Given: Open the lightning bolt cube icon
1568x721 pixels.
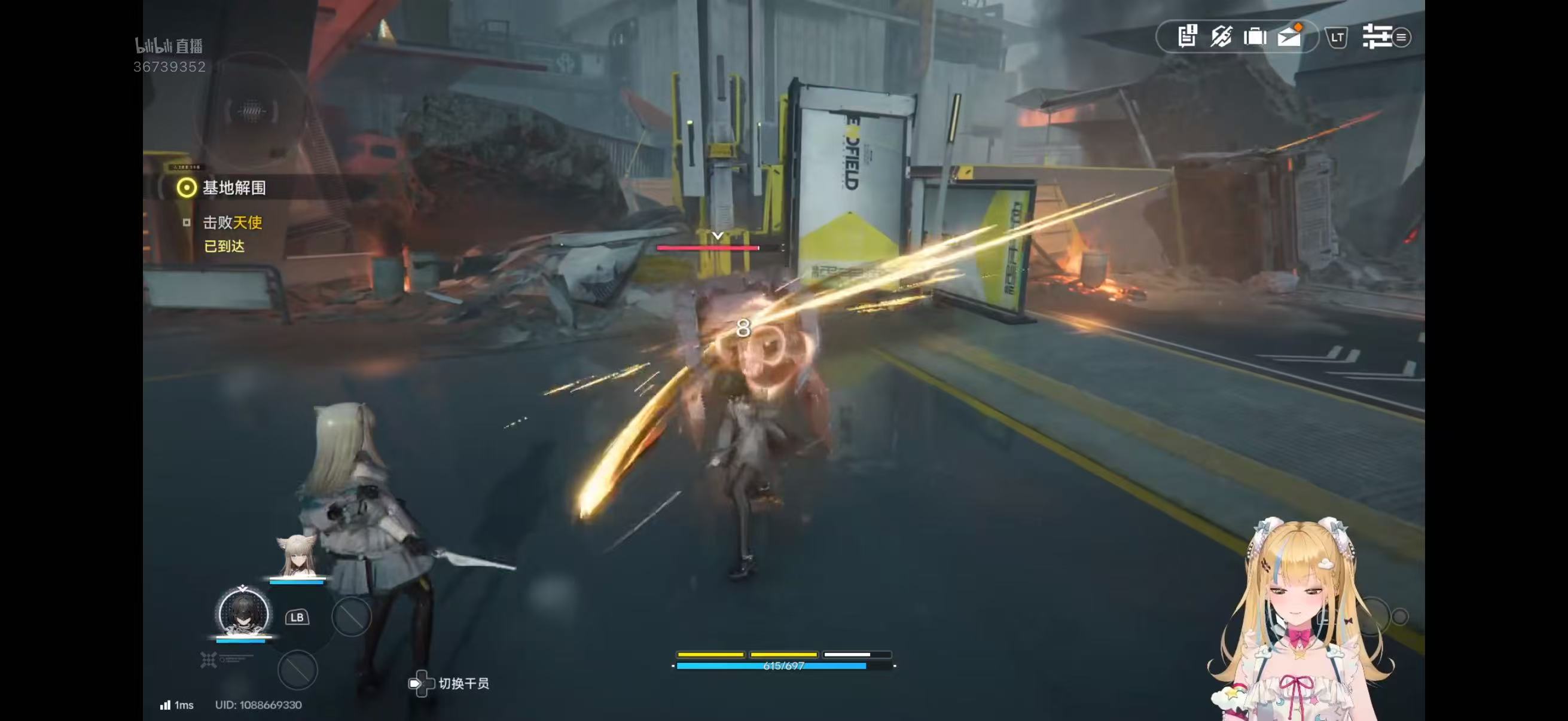Looking at the screenshot, I should pyautogui.click(x=1221, y=36).
